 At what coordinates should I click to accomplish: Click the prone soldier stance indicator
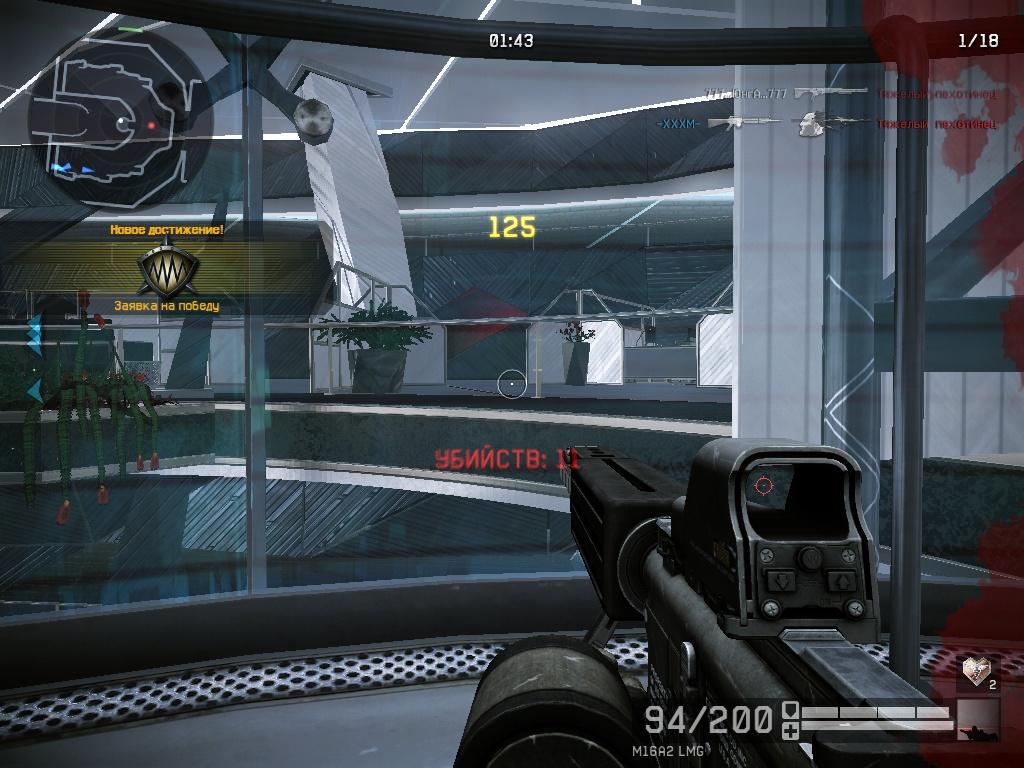tap(977, 720)
